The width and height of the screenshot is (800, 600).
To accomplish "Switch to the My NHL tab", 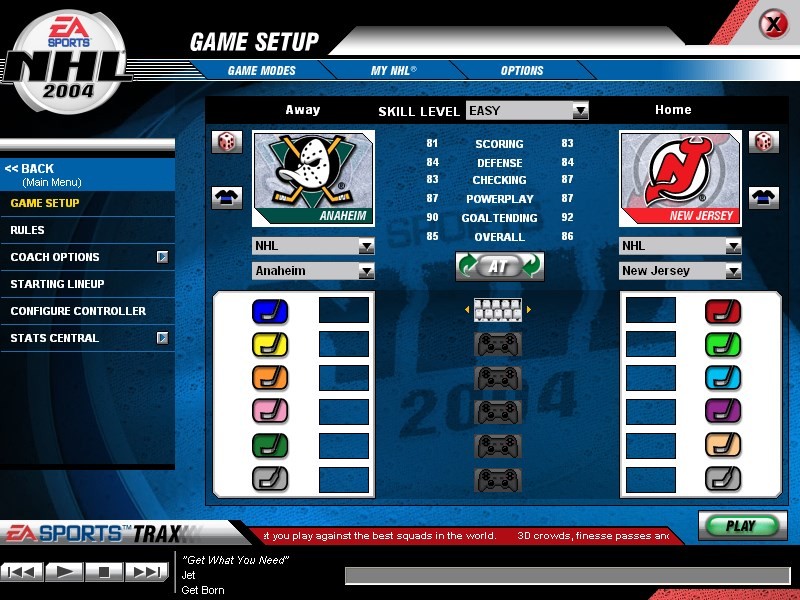I will (x=393, y=71).
